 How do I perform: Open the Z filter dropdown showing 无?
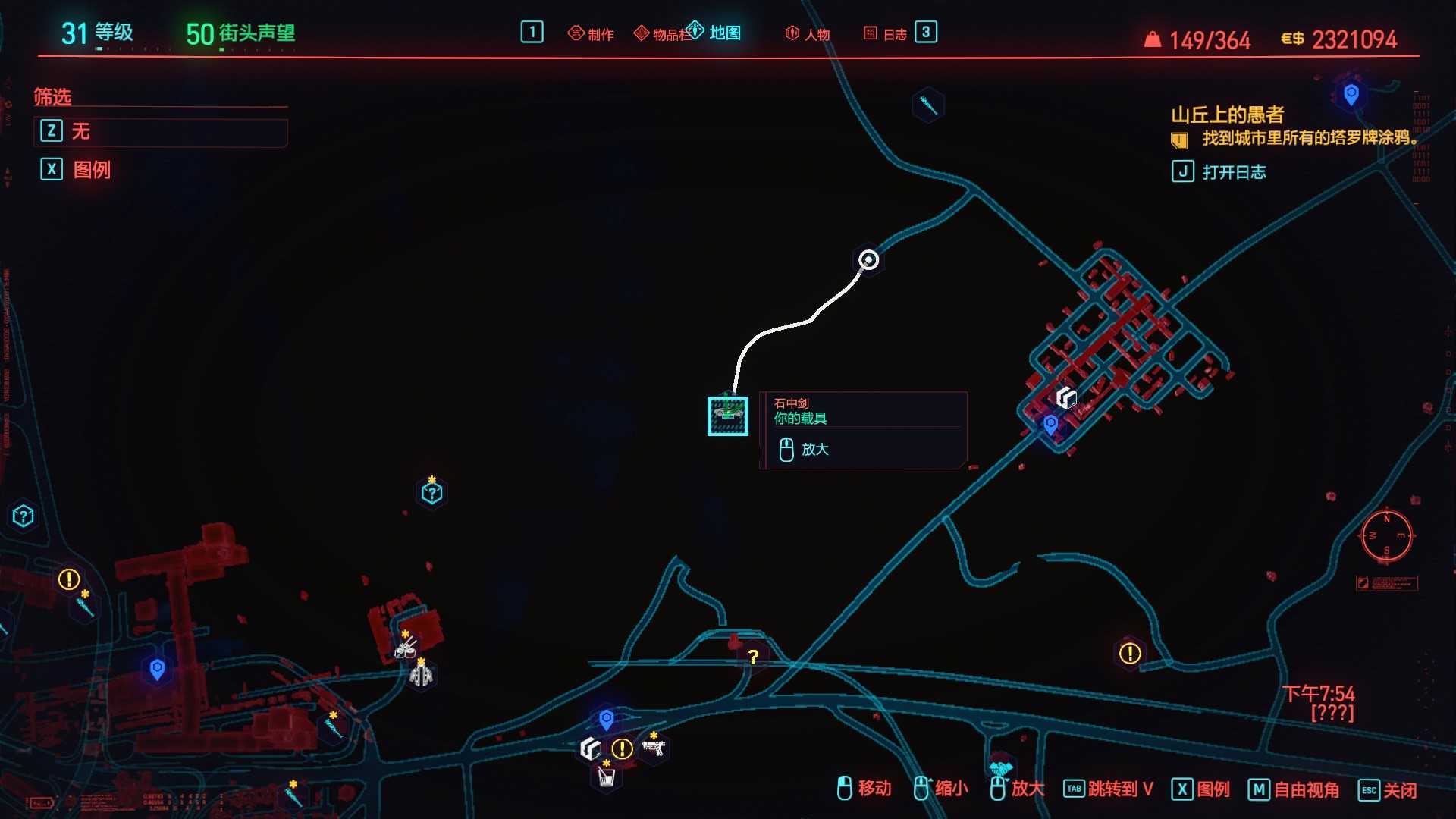coord(161,131)
